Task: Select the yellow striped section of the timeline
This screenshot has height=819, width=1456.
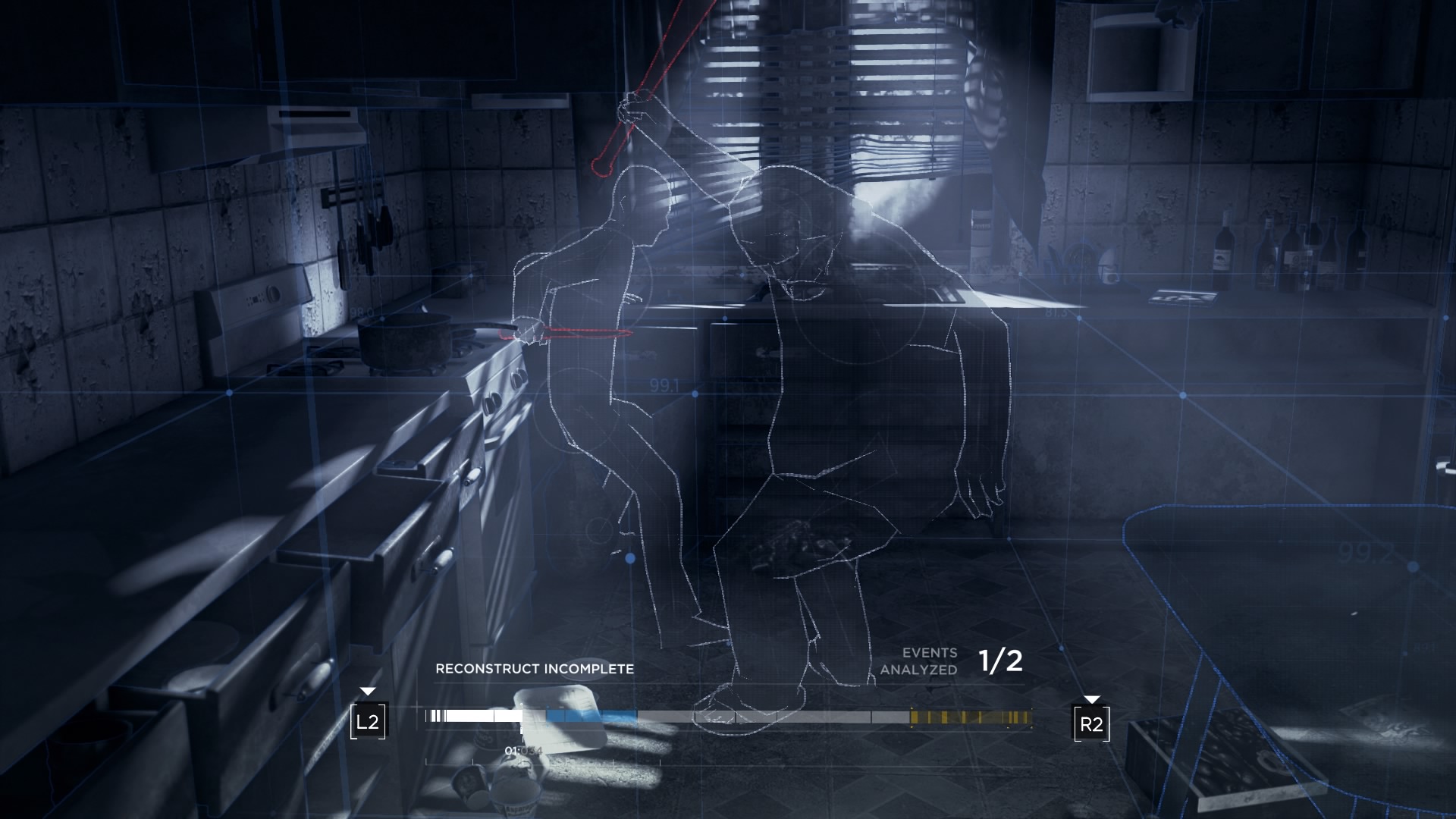Action: (971, 717)
